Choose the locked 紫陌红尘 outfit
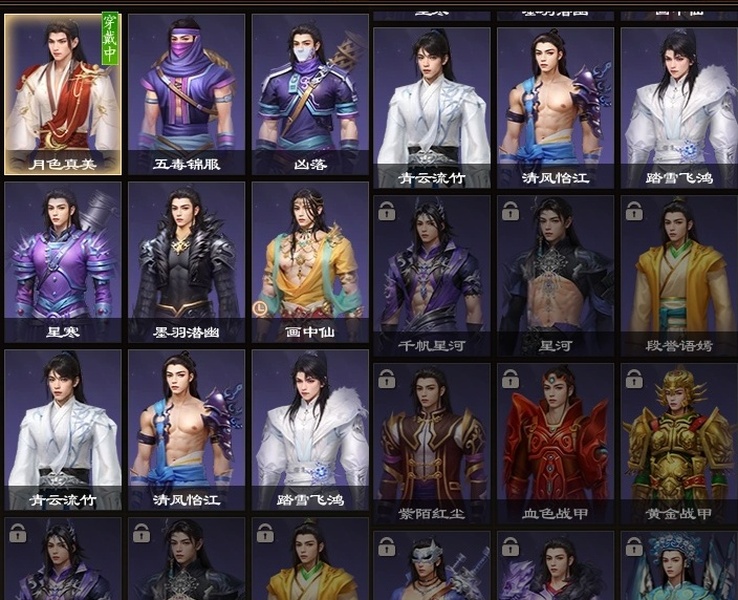 click(x=432, y=444)
